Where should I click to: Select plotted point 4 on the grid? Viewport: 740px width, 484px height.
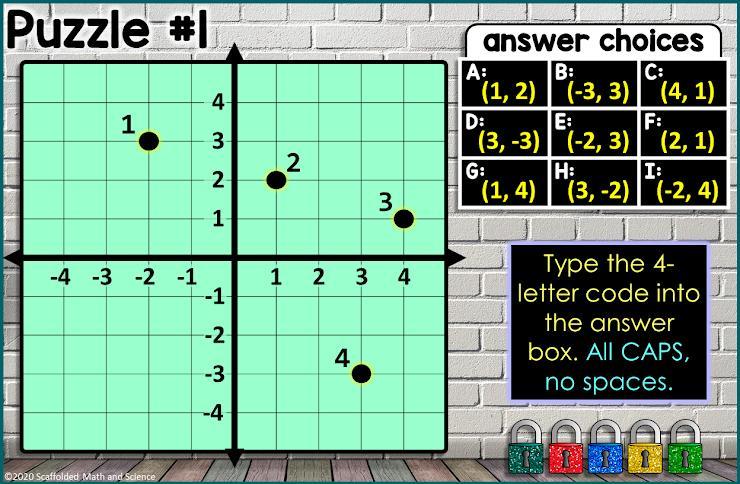pyautogui.click(x=361, y=374)
